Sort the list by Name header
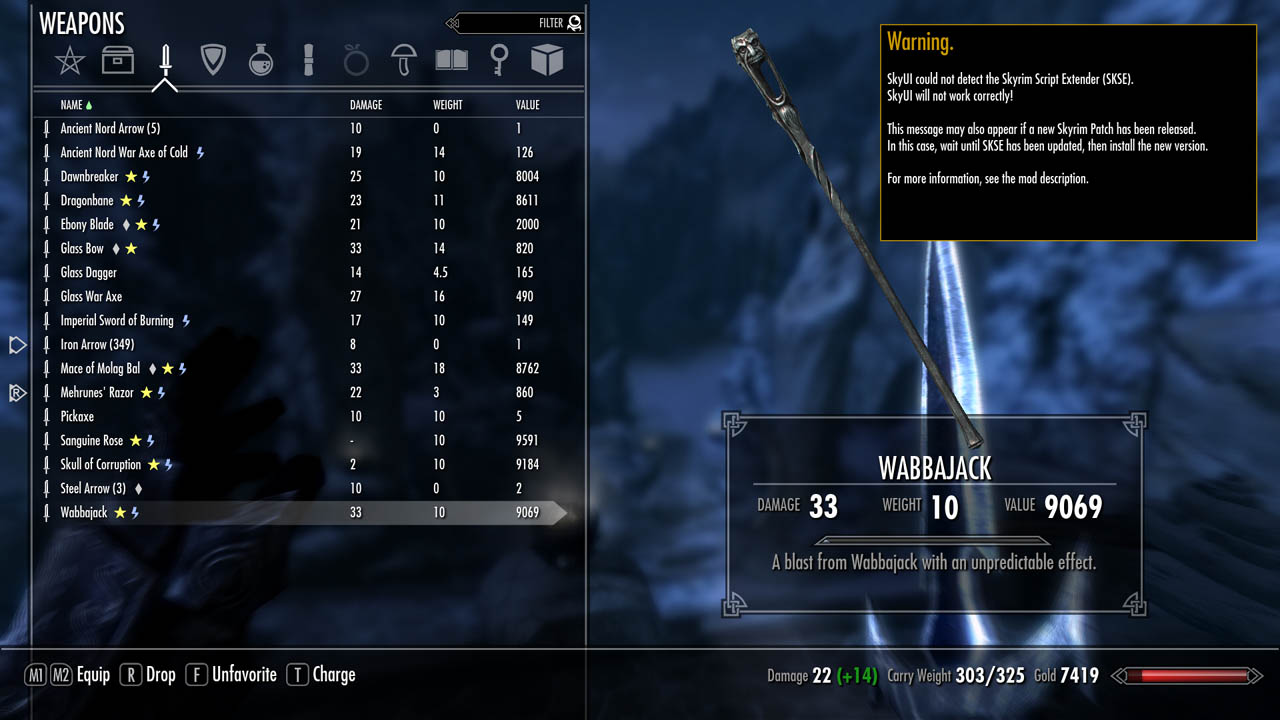 coord(72,105)
